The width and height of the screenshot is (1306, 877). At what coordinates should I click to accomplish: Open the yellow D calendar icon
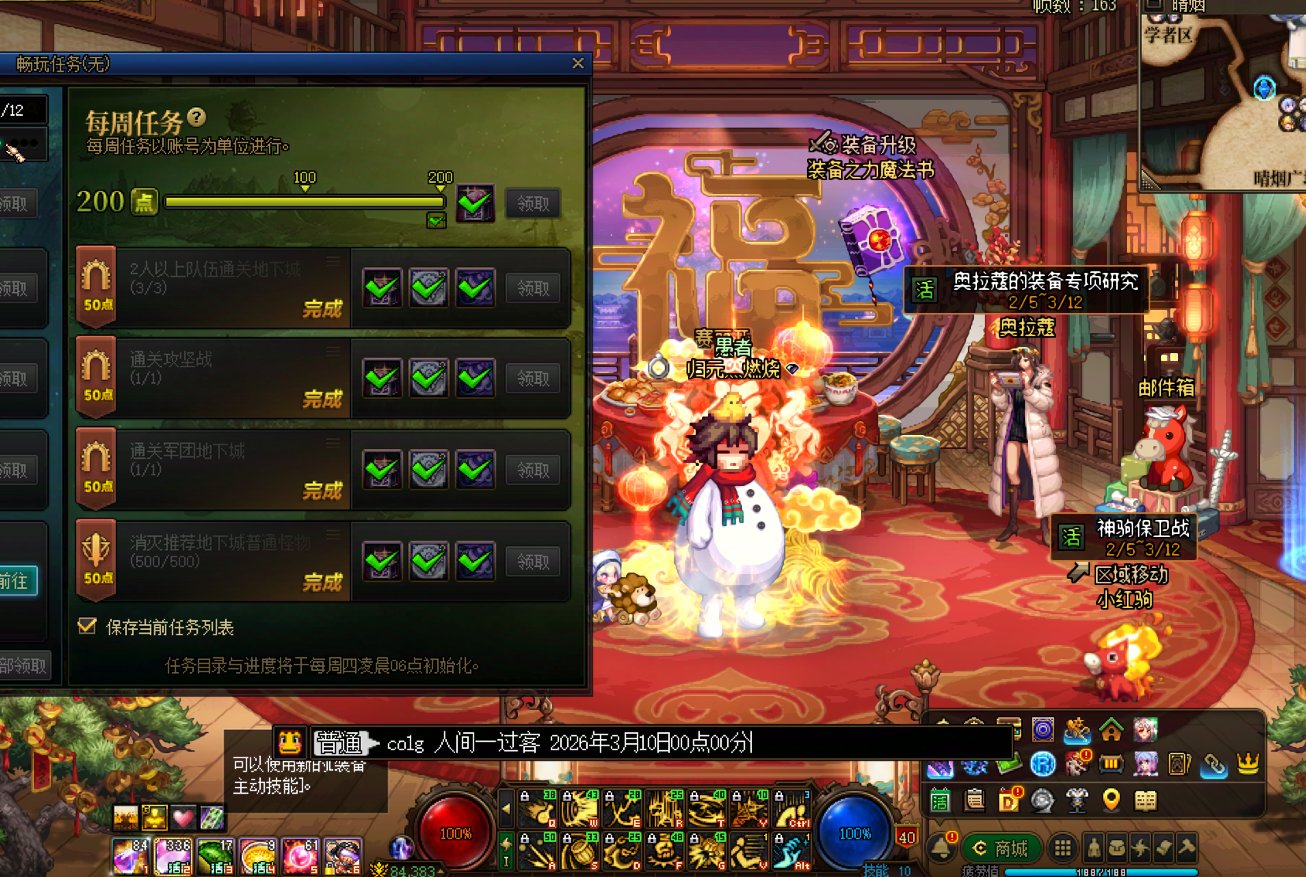click(1009, 800)
